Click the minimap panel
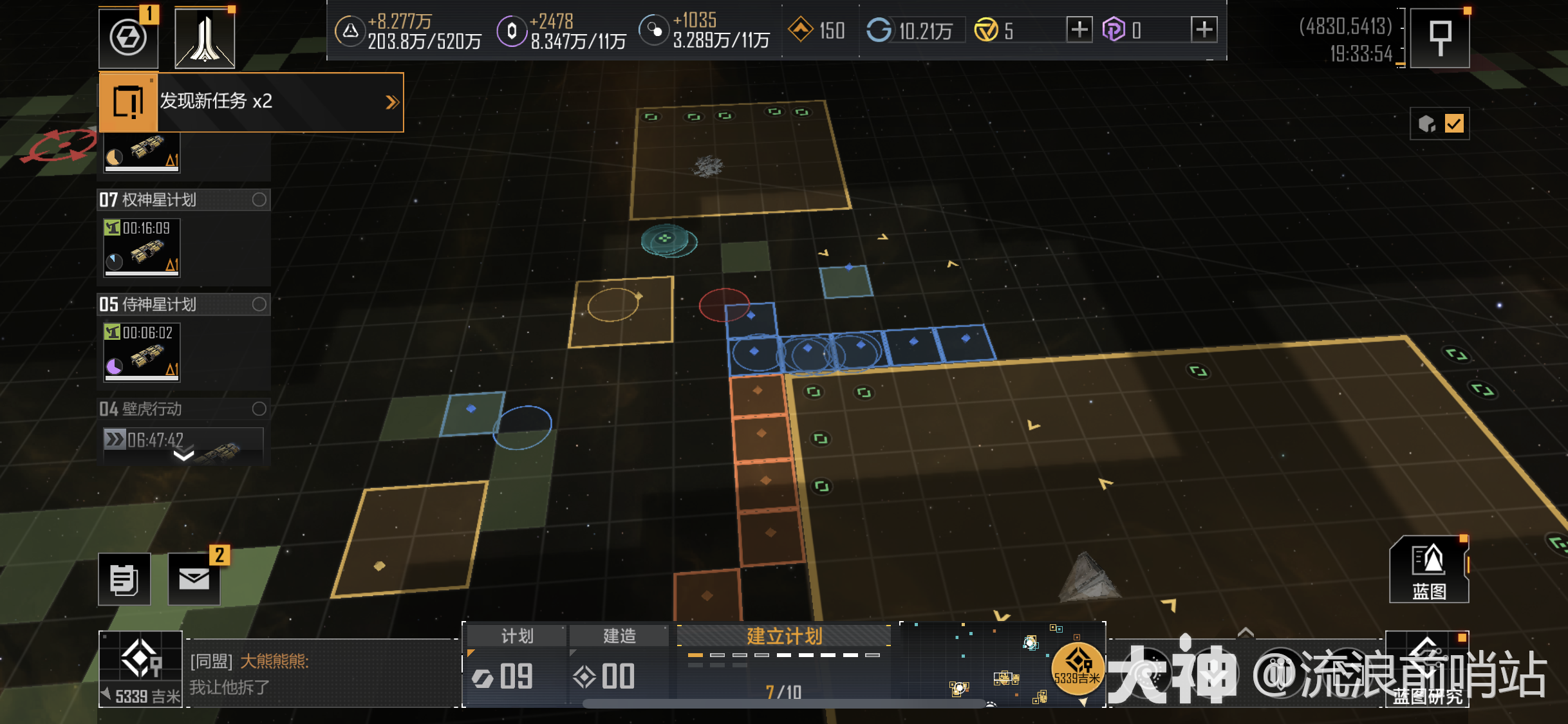 tap(1002, 664)
